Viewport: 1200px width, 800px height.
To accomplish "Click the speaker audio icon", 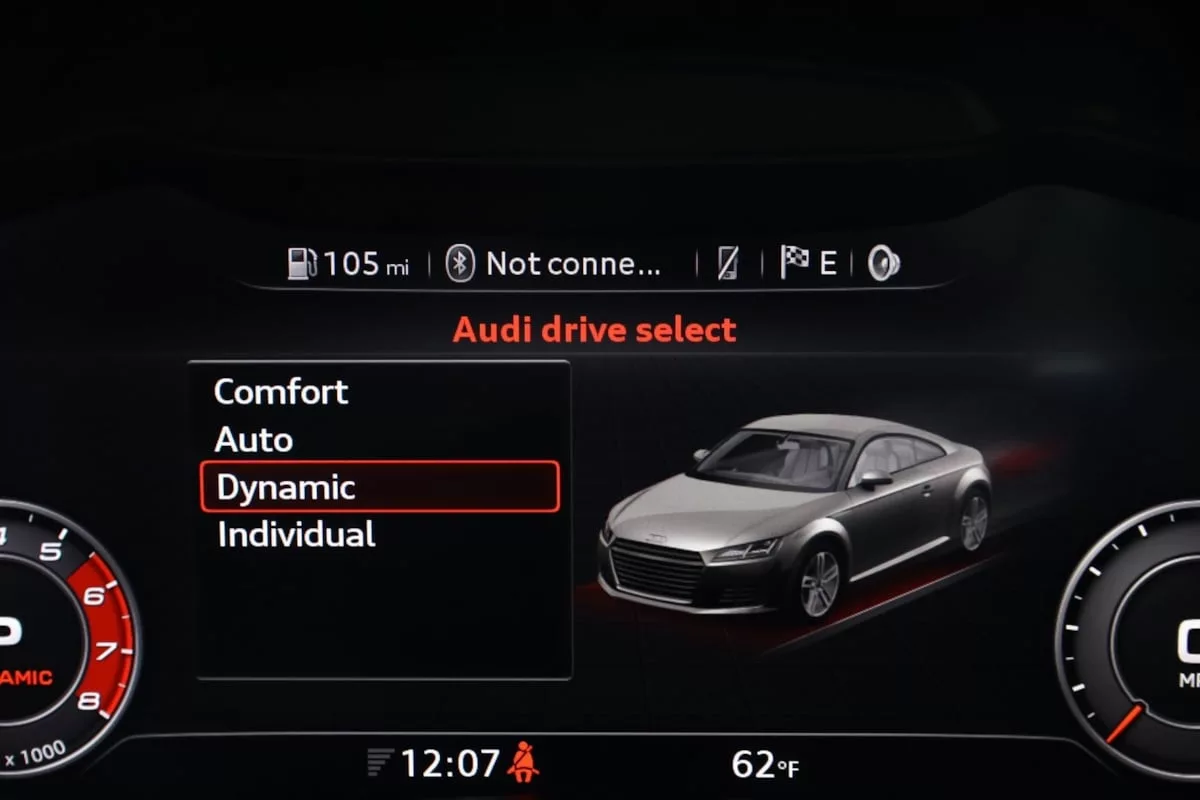I will point(883,263).
